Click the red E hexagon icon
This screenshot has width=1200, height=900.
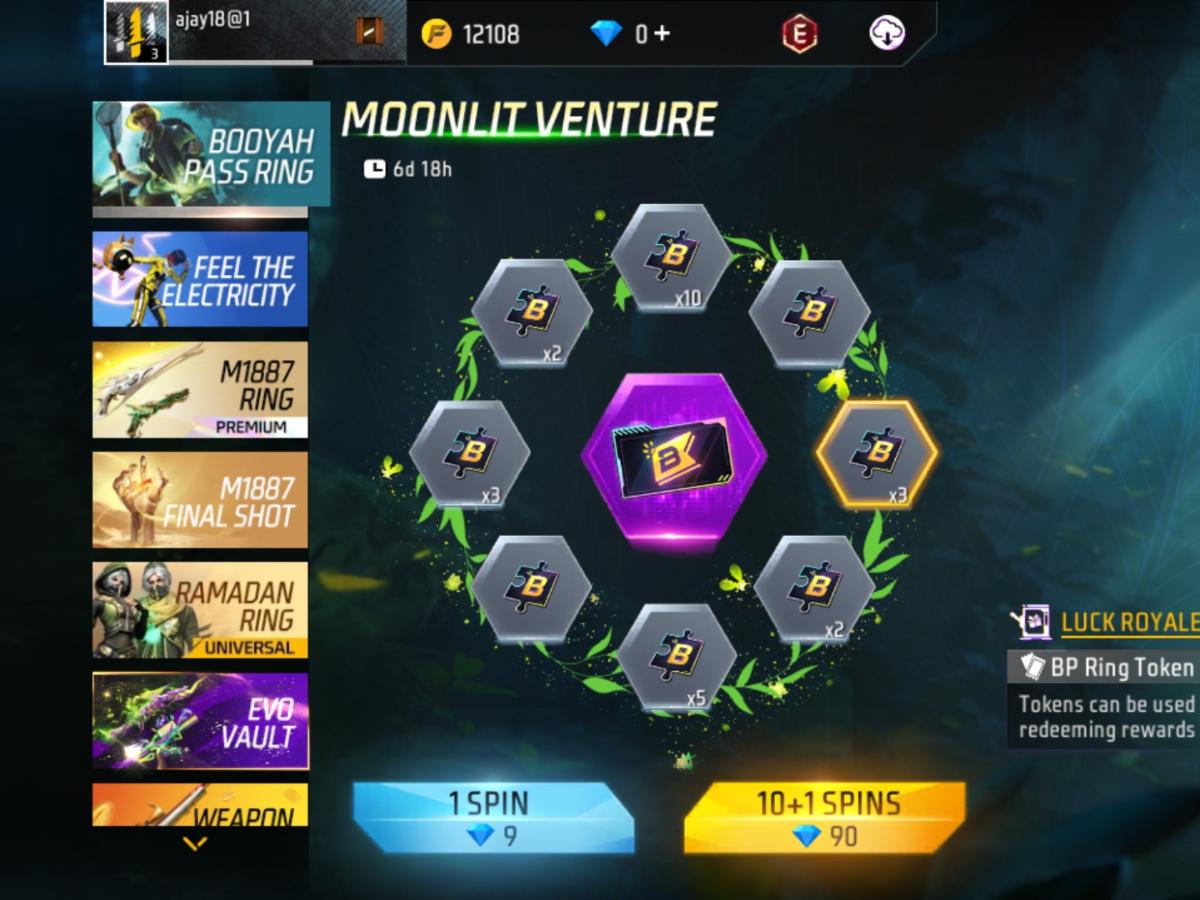(x=799, y=34)
